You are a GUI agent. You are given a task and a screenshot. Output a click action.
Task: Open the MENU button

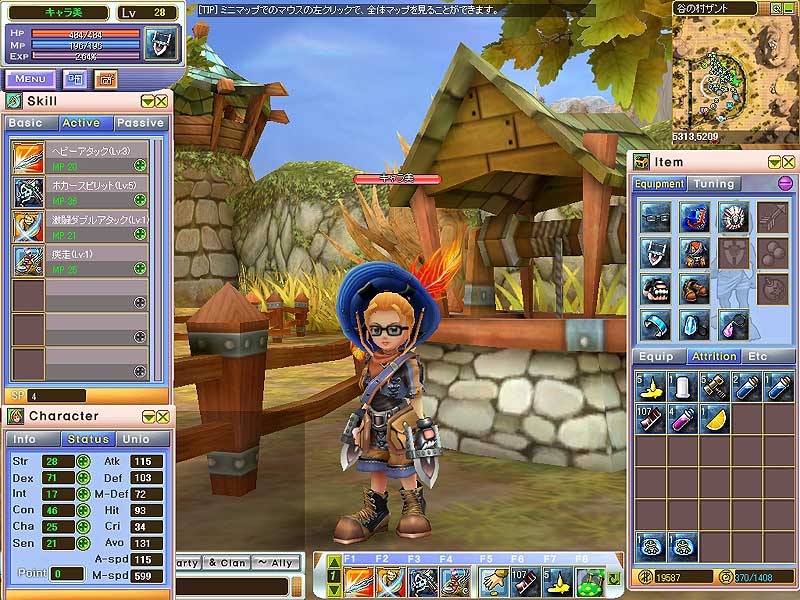pos(30,79)
